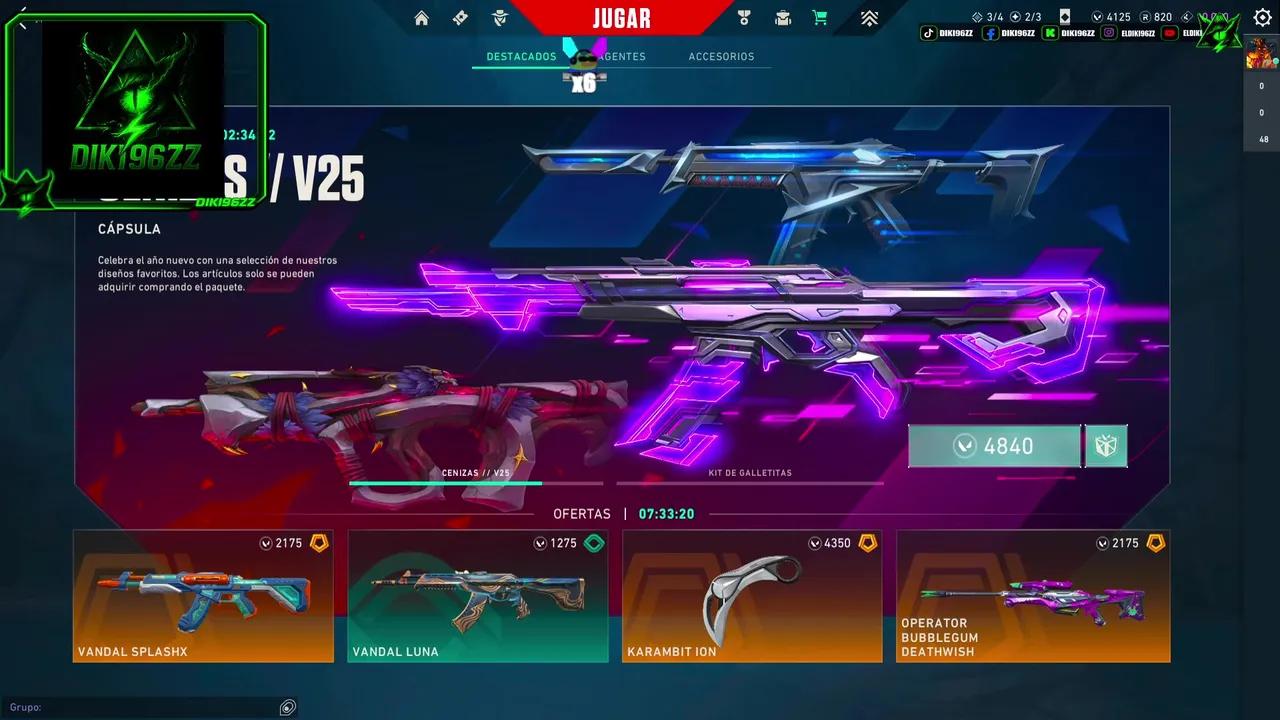Open the Home screen via house icon
The image size is (1280, 720).
tap(421, 17)
